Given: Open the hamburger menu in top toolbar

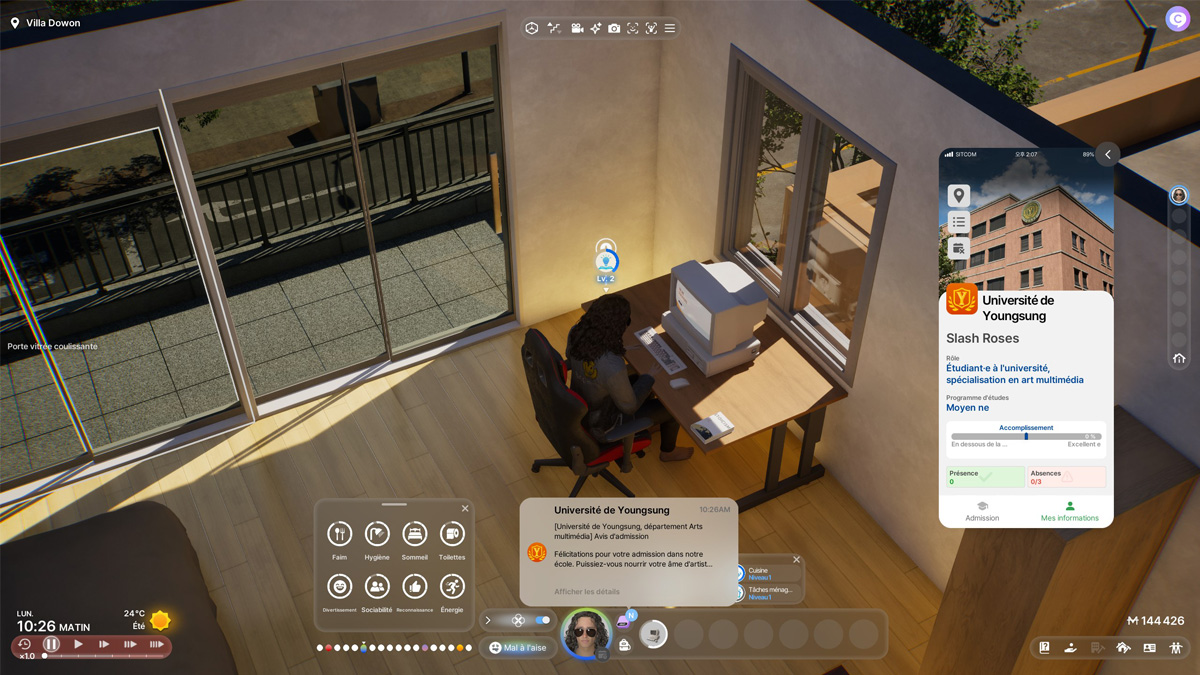Looking at the screenshot, I should pos(670,28).
